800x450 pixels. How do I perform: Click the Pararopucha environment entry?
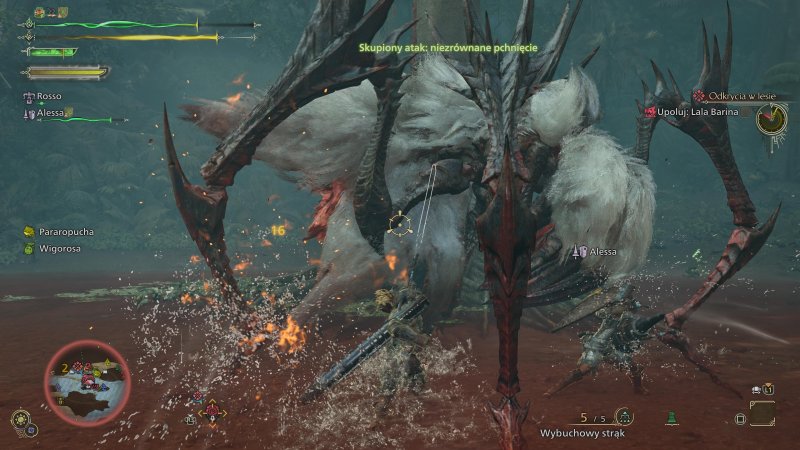(62, 232)
